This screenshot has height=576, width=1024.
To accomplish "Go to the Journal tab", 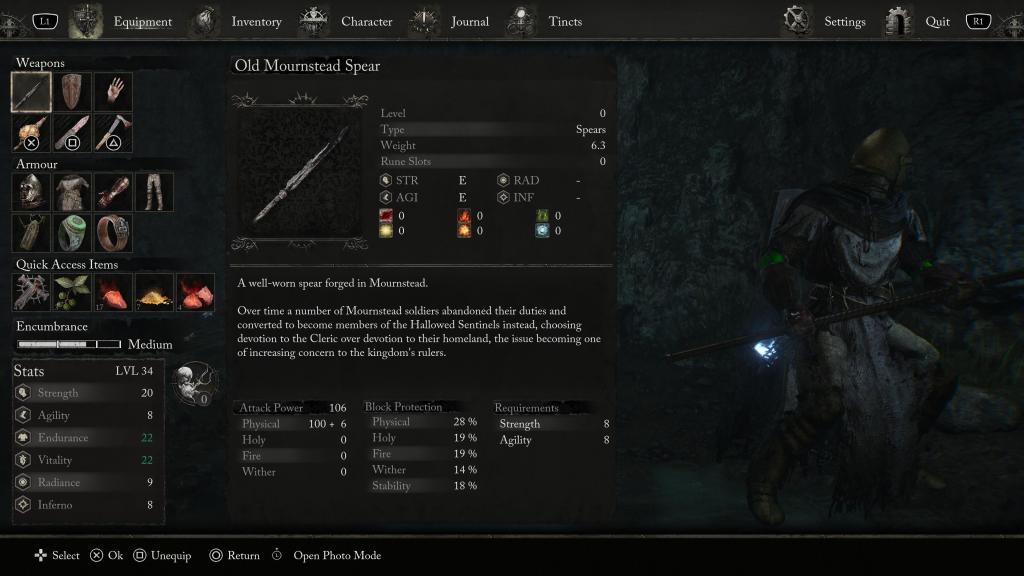I will tap(469, 21).
